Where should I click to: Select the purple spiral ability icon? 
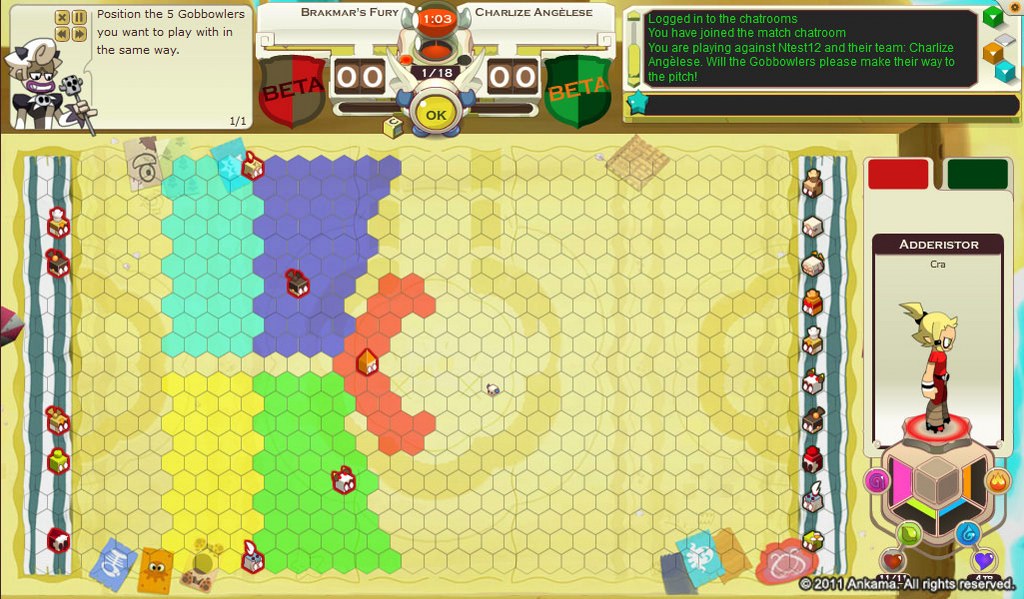click(878, 481)
